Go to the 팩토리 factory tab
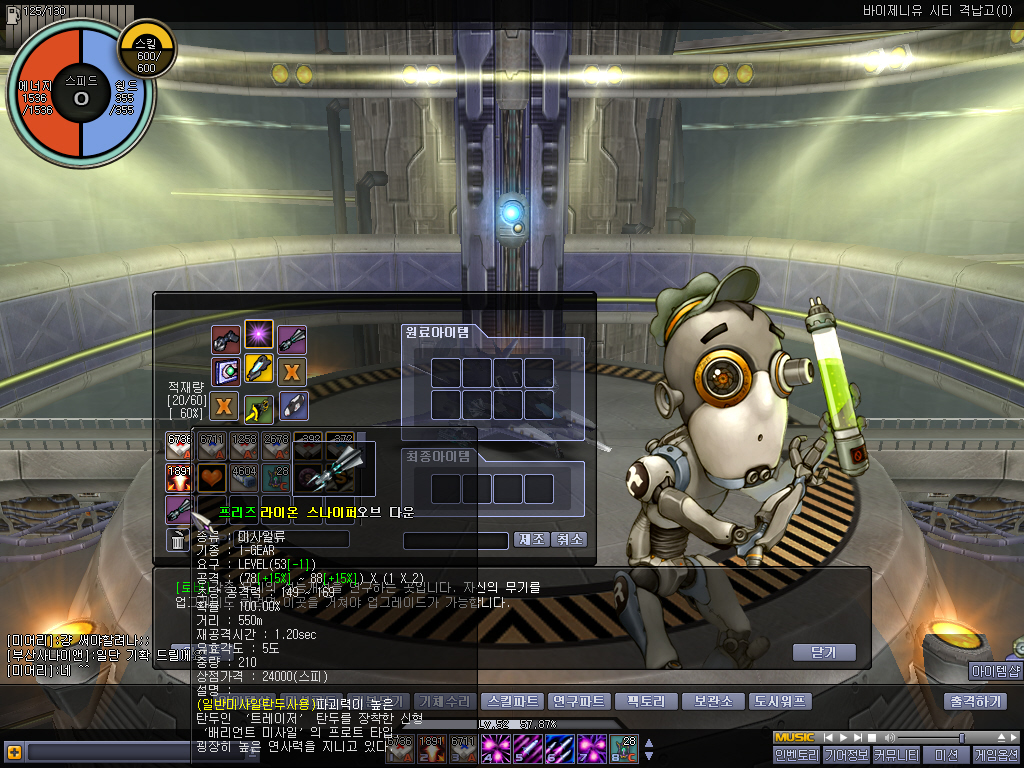This screenshot has width=1024, height=768. 645,701
